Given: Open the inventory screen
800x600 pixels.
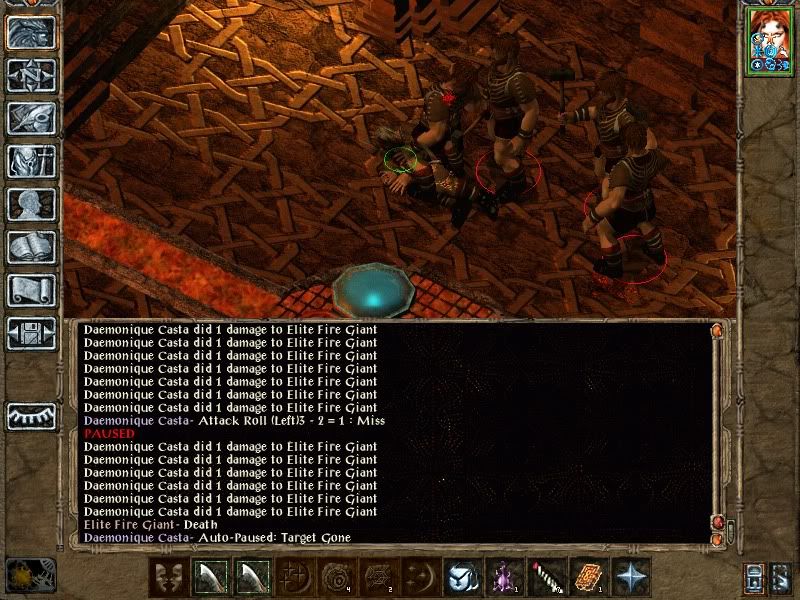Looking at the screenshot, I should (32, 161).
